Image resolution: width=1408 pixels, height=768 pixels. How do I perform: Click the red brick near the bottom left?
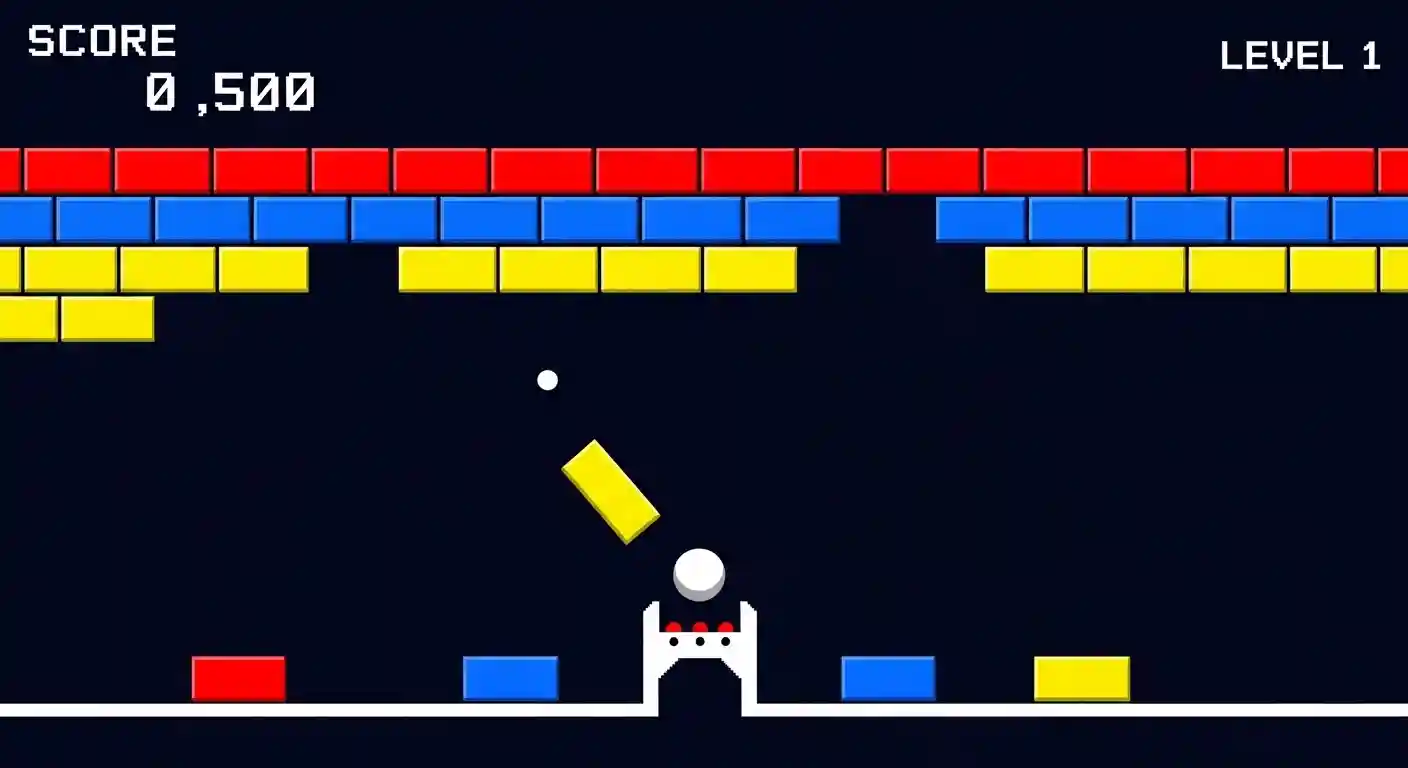point(238,676)
